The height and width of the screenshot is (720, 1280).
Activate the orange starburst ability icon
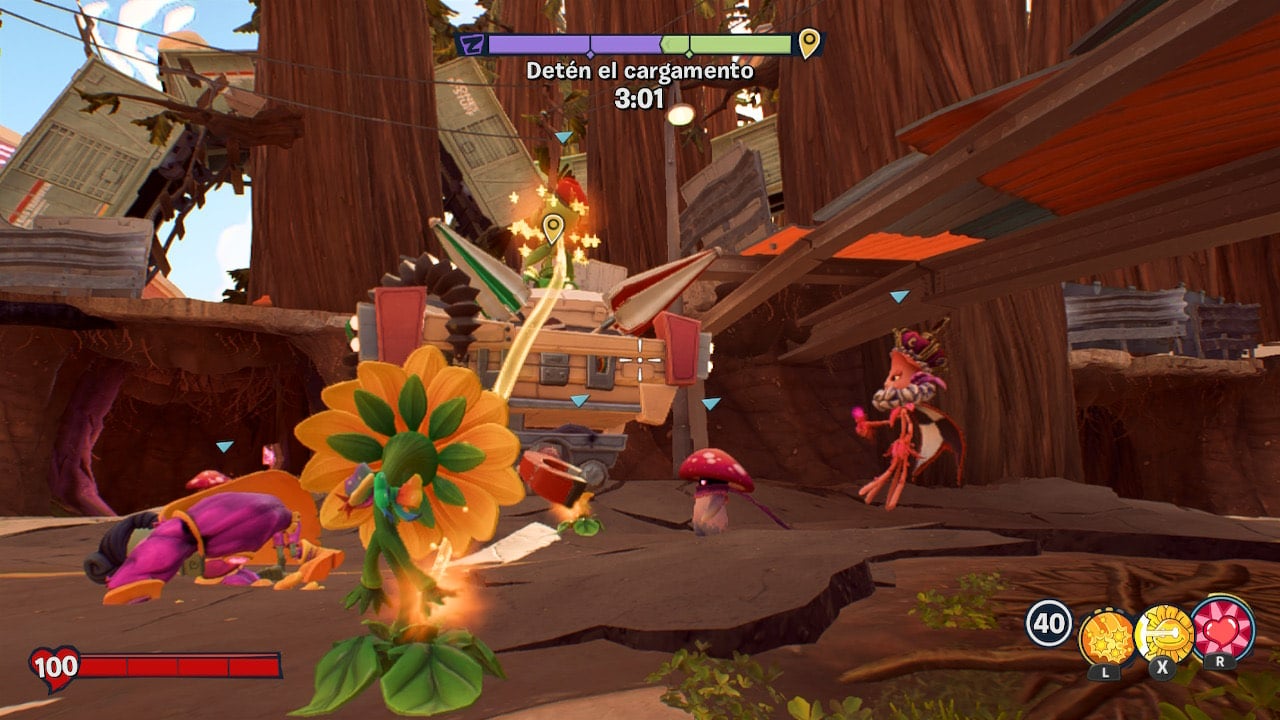(1106, 636)
